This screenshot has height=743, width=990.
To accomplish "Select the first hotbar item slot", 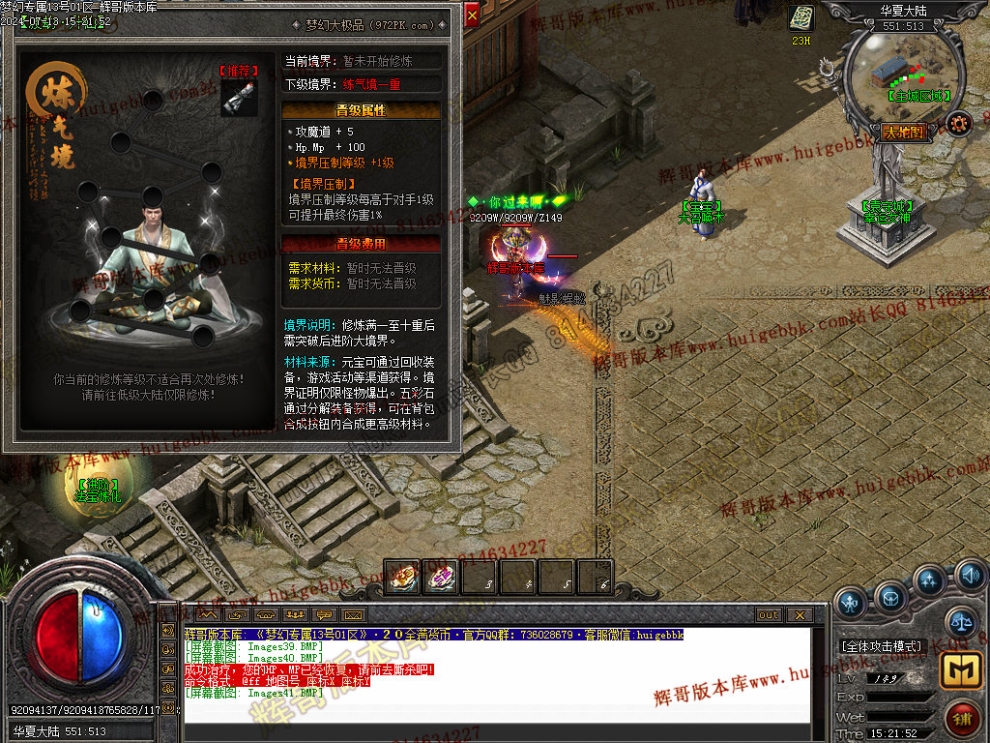I will tap(402, 577).
